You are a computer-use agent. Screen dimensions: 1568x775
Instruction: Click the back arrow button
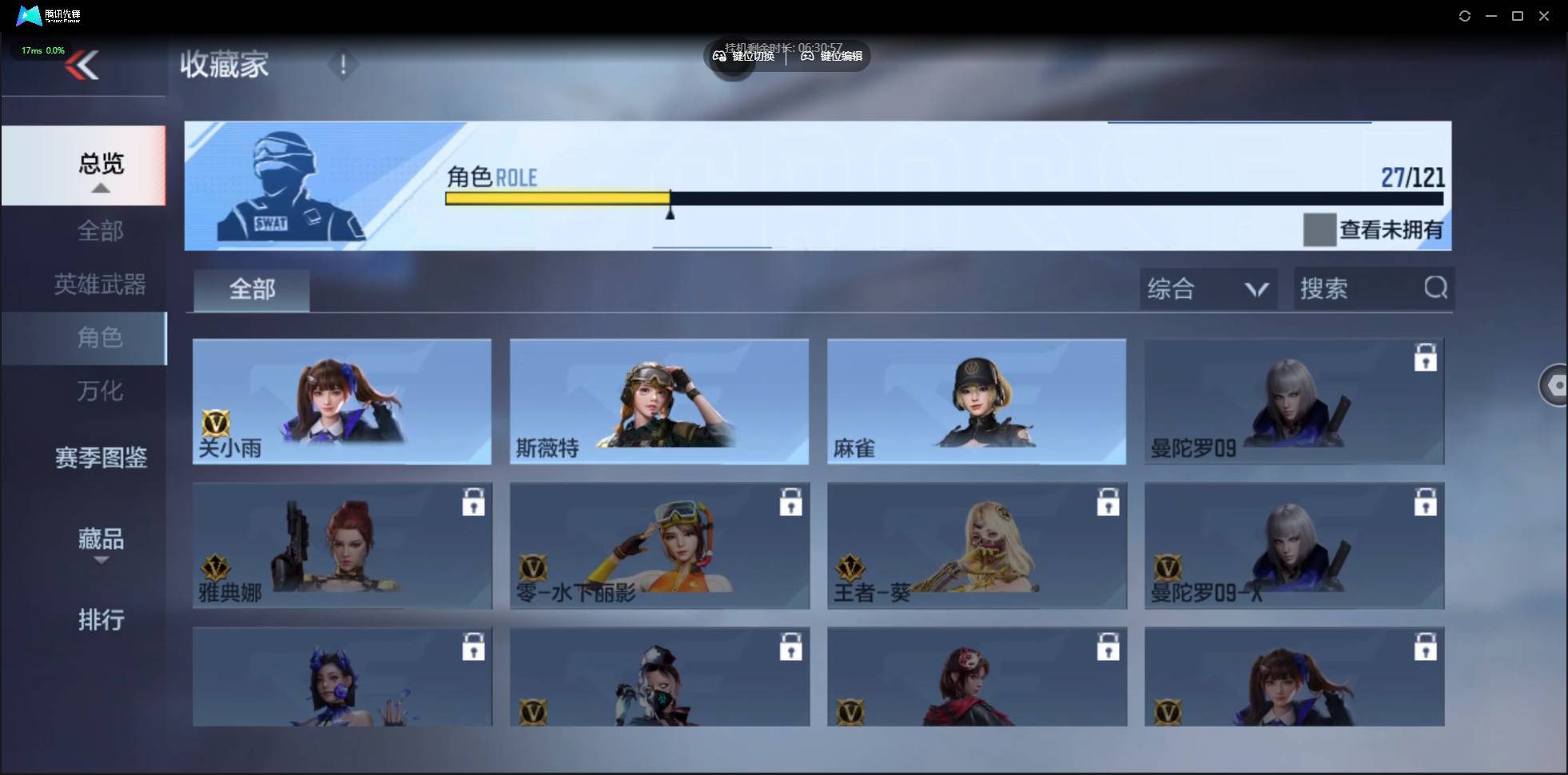83,66
